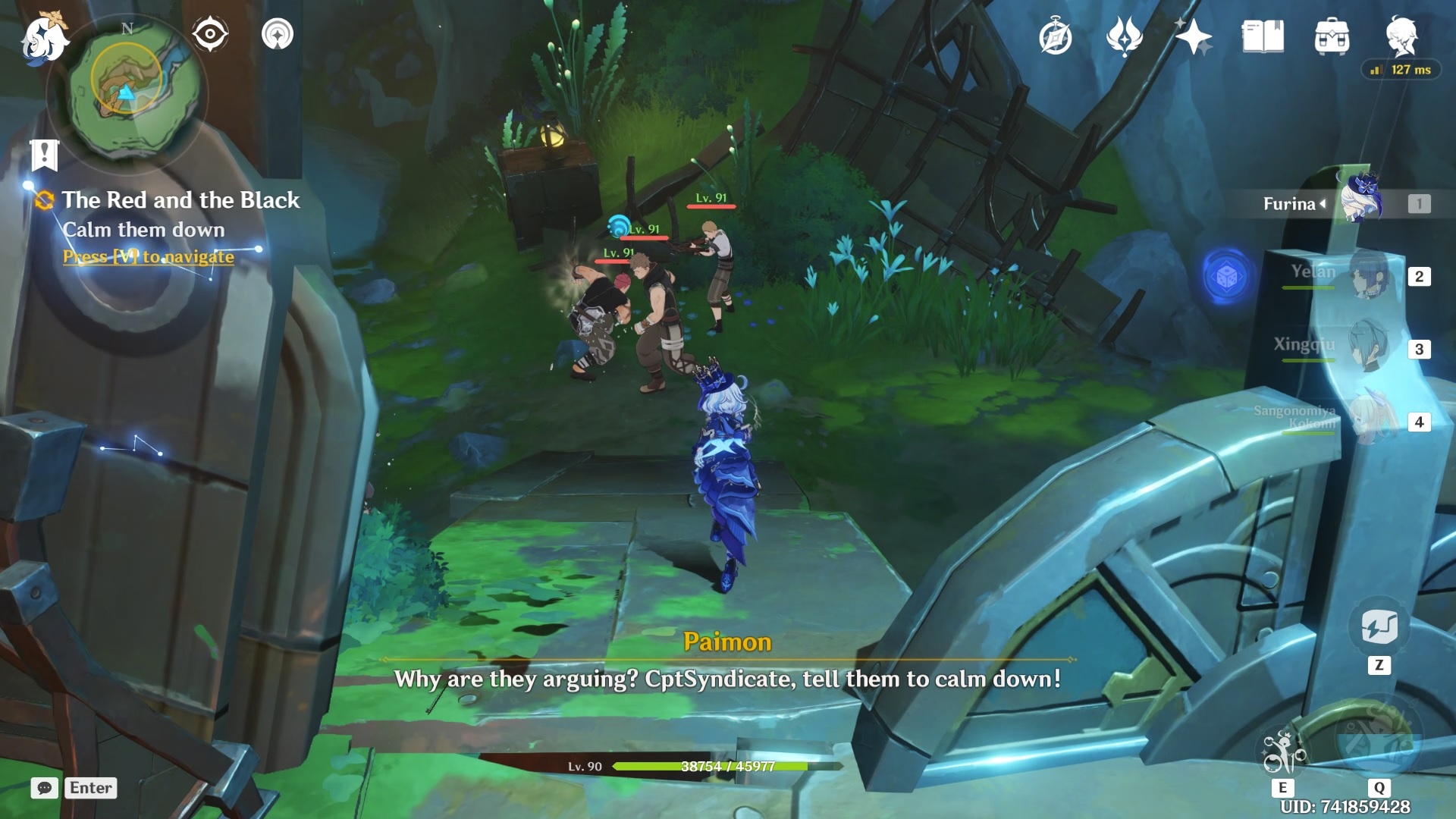Click the 'Press [V] to navigate' link
The width and height of the screenshot is (1456, 819).
coord(147,257)
